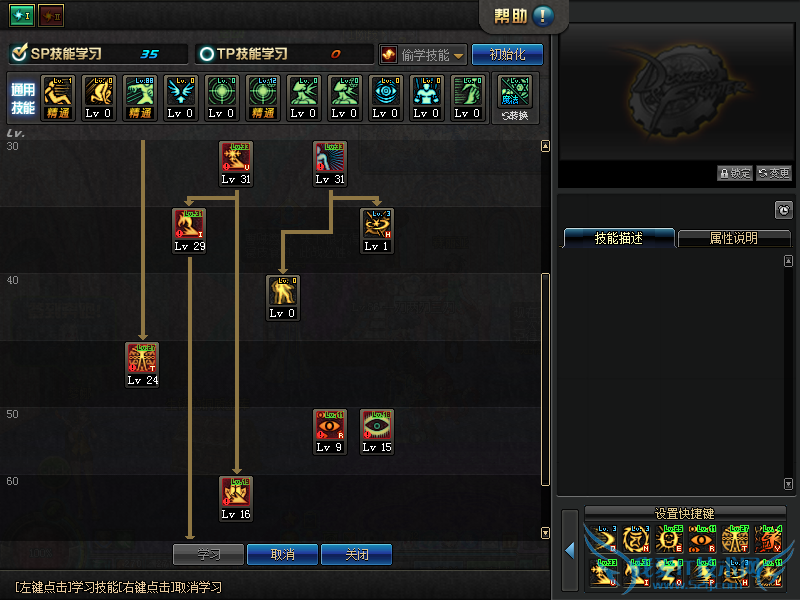Open the 偷学技能 dropdown

[x=423, y=55]
